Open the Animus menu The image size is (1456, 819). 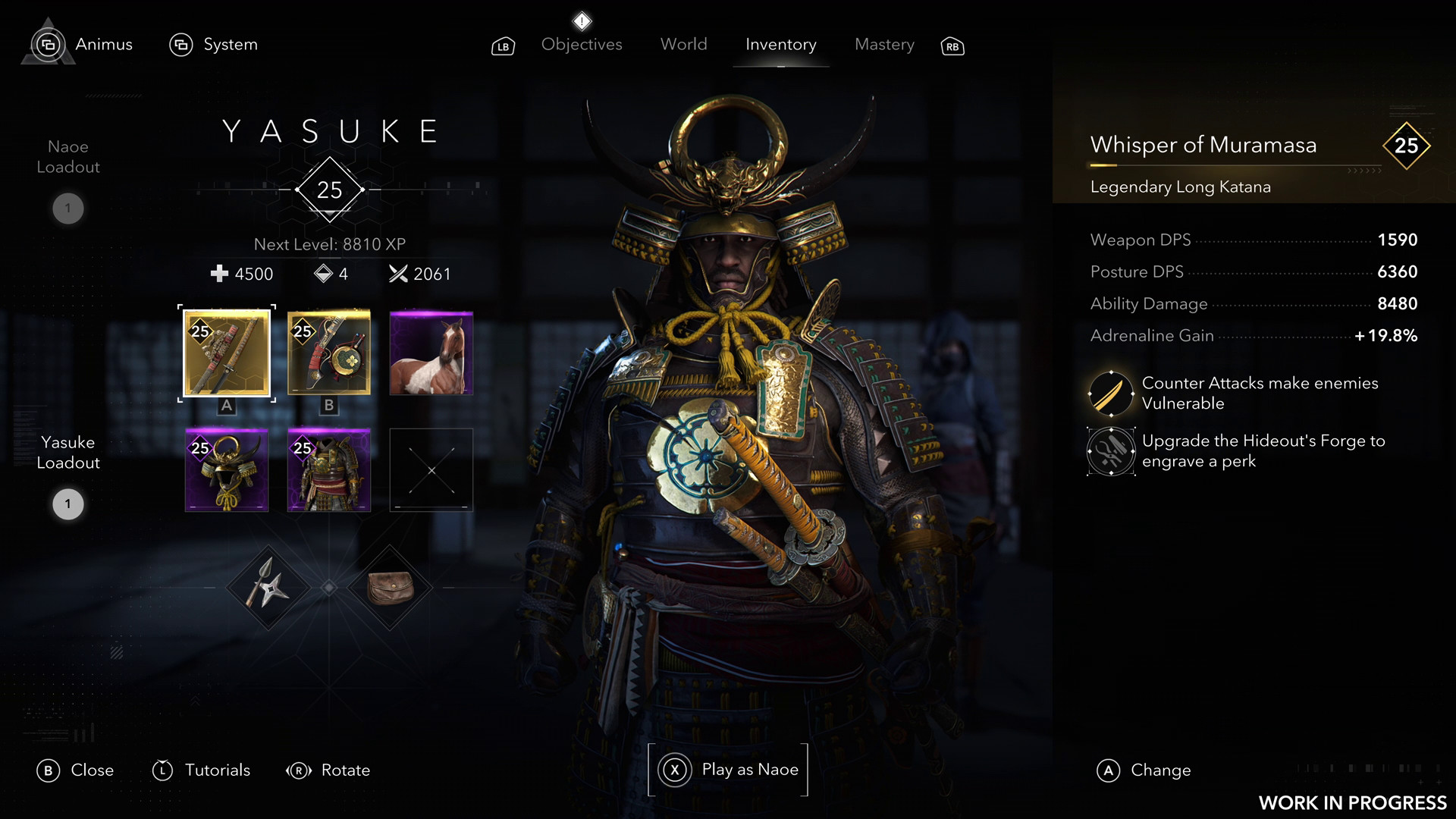(x=83, y=45)
